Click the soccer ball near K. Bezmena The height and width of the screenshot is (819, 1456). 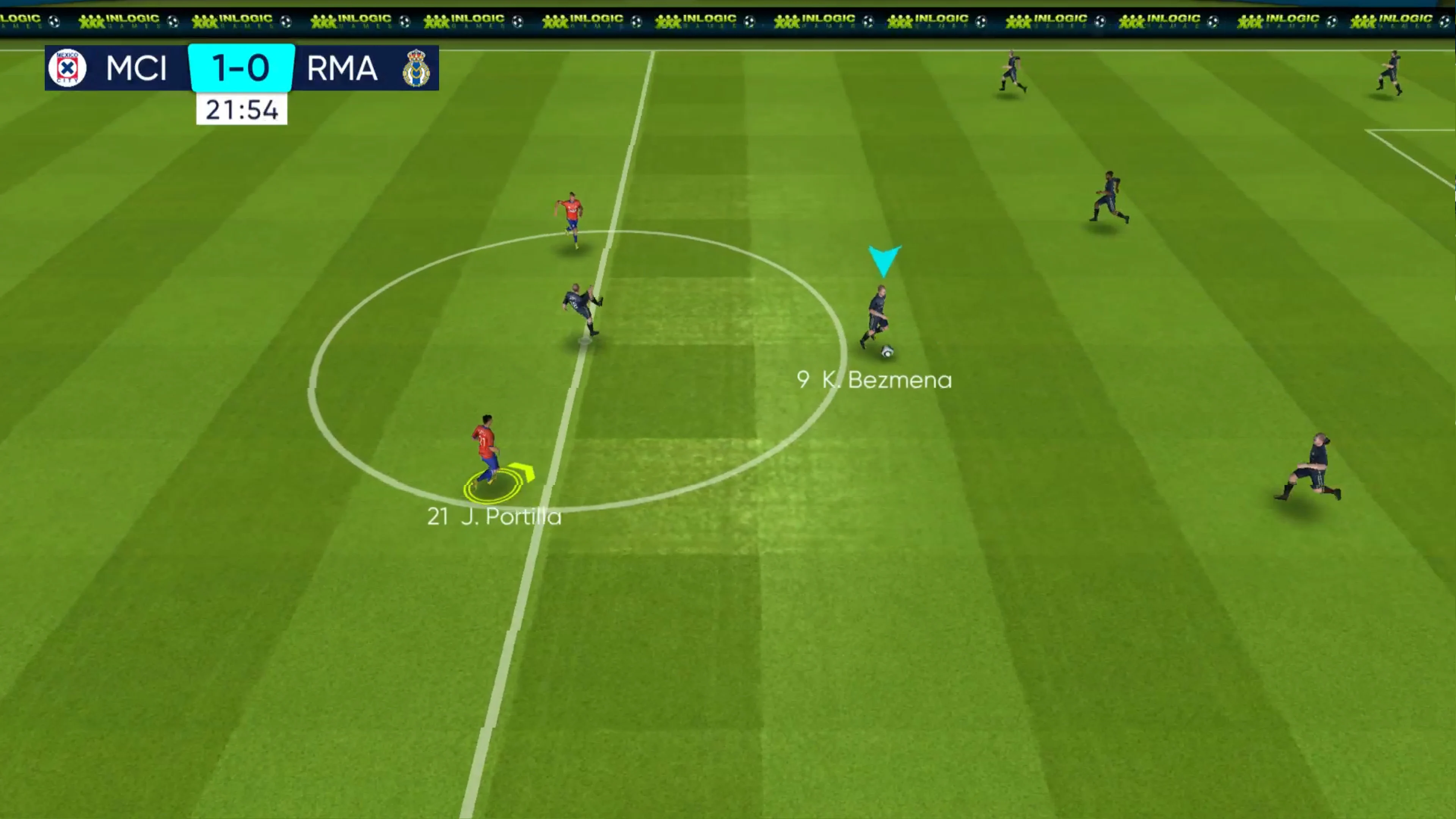pos(887,350)
